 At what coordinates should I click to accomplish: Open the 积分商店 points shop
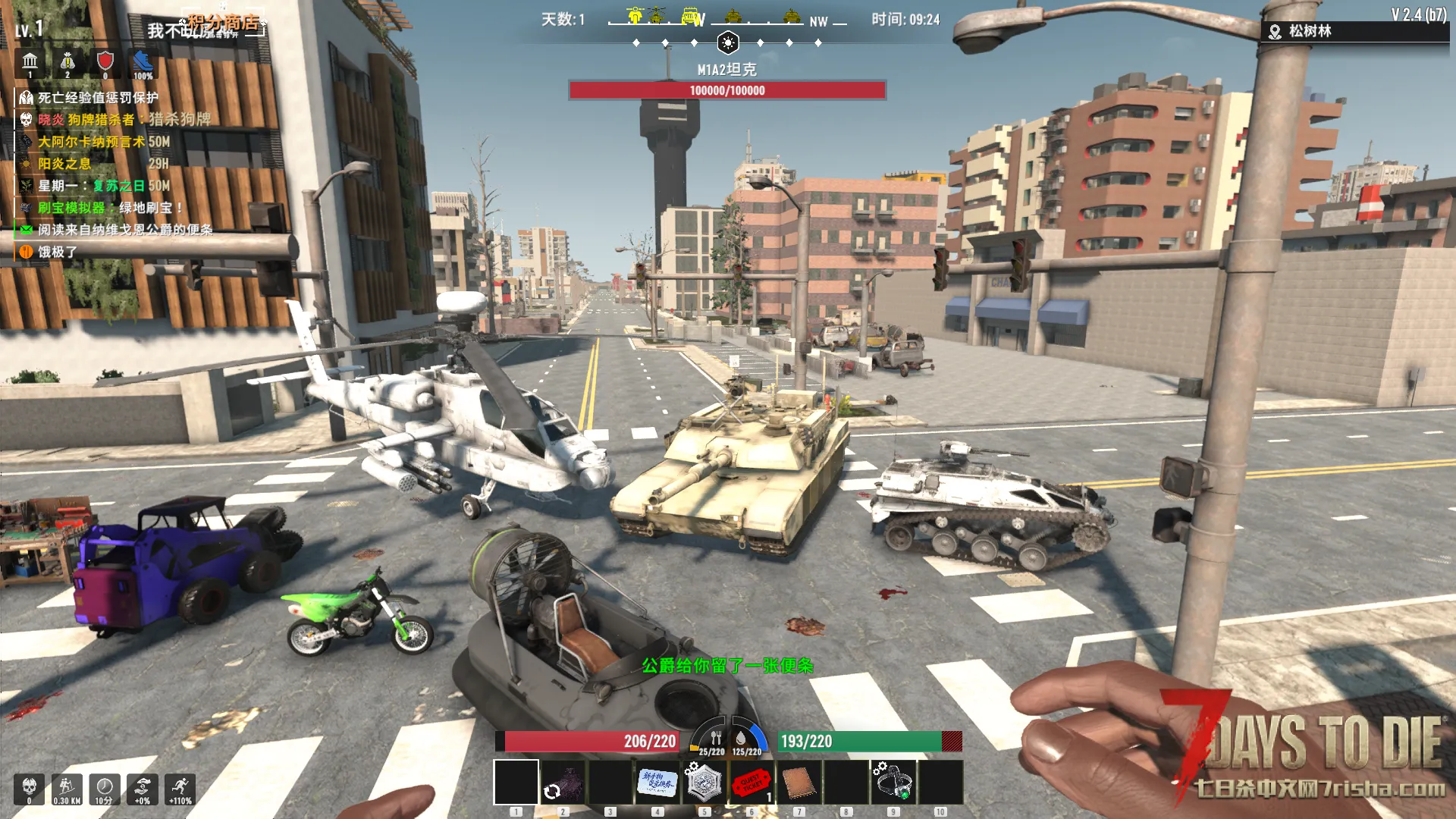pos(223,24)
